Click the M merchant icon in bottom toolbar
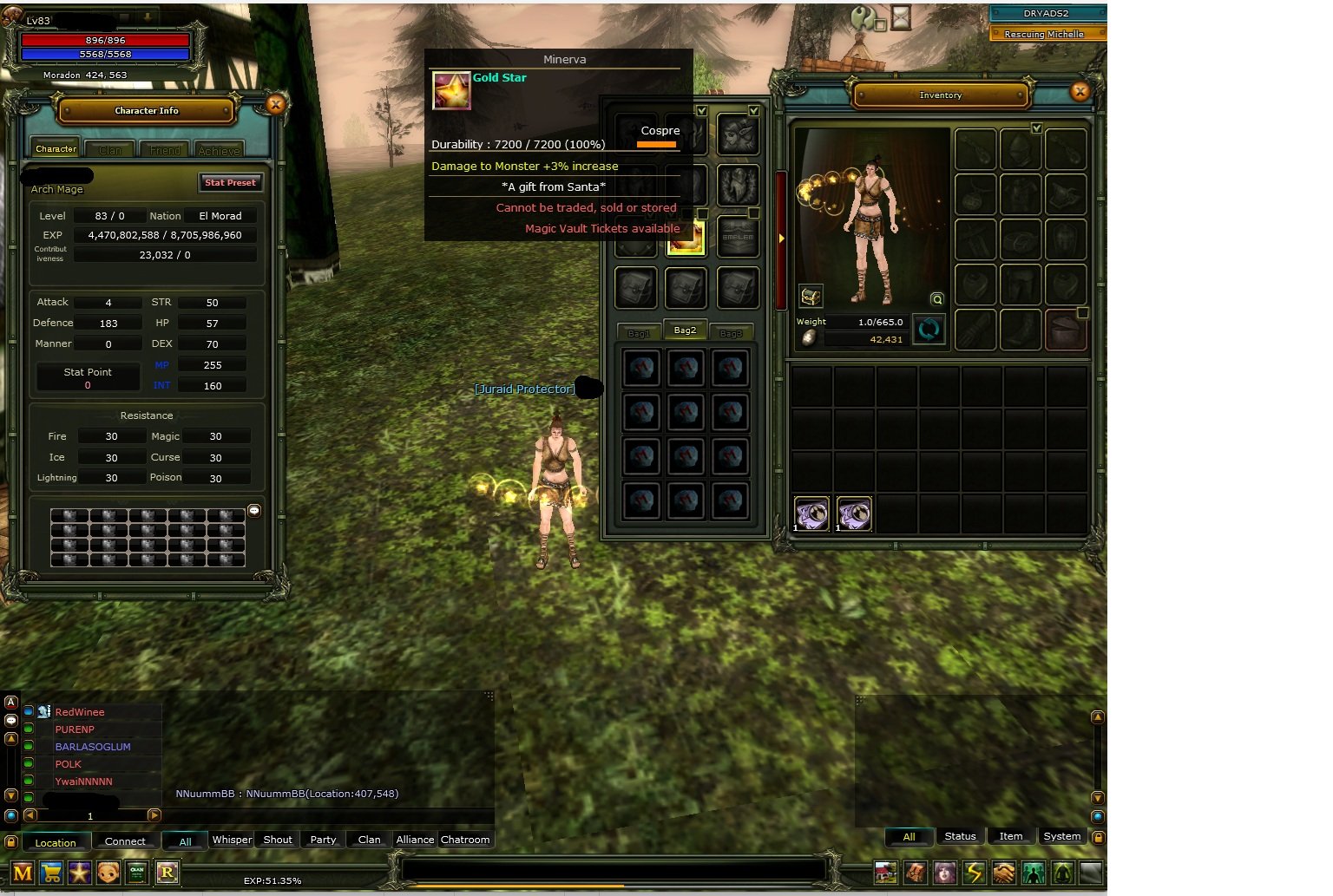The width and height of the screenshot is (1333, 896). coord(22,873)
